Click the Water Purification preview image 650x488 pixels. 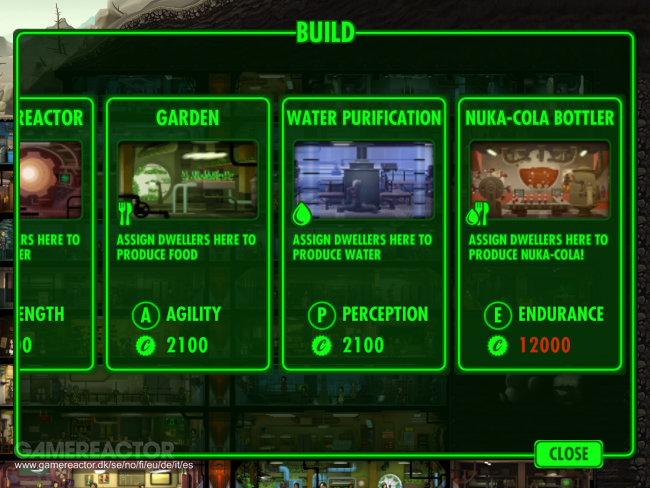coord(363,179)
